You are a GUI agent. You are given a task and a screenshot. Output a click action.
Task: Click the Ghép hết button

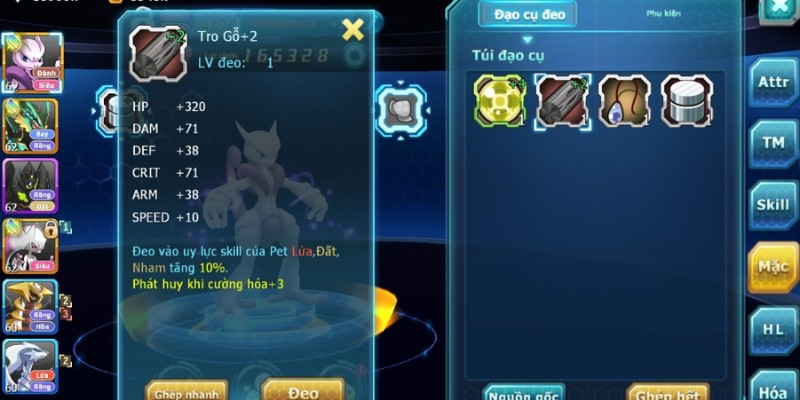pyautogui.click(x=667, y=391)
